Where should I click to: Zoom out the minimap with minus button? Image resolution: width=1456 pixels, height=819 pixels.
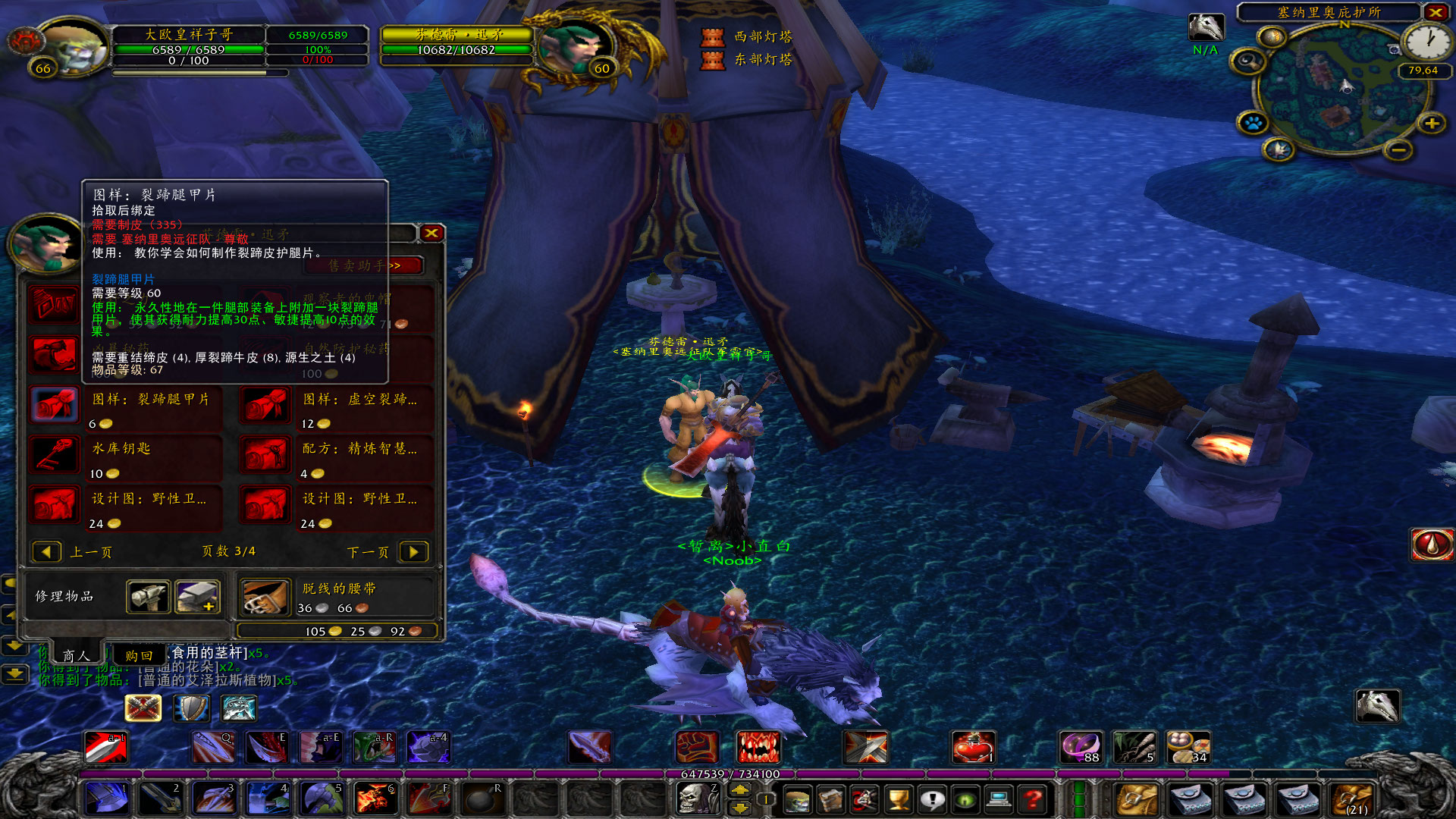pos(1399,150)
